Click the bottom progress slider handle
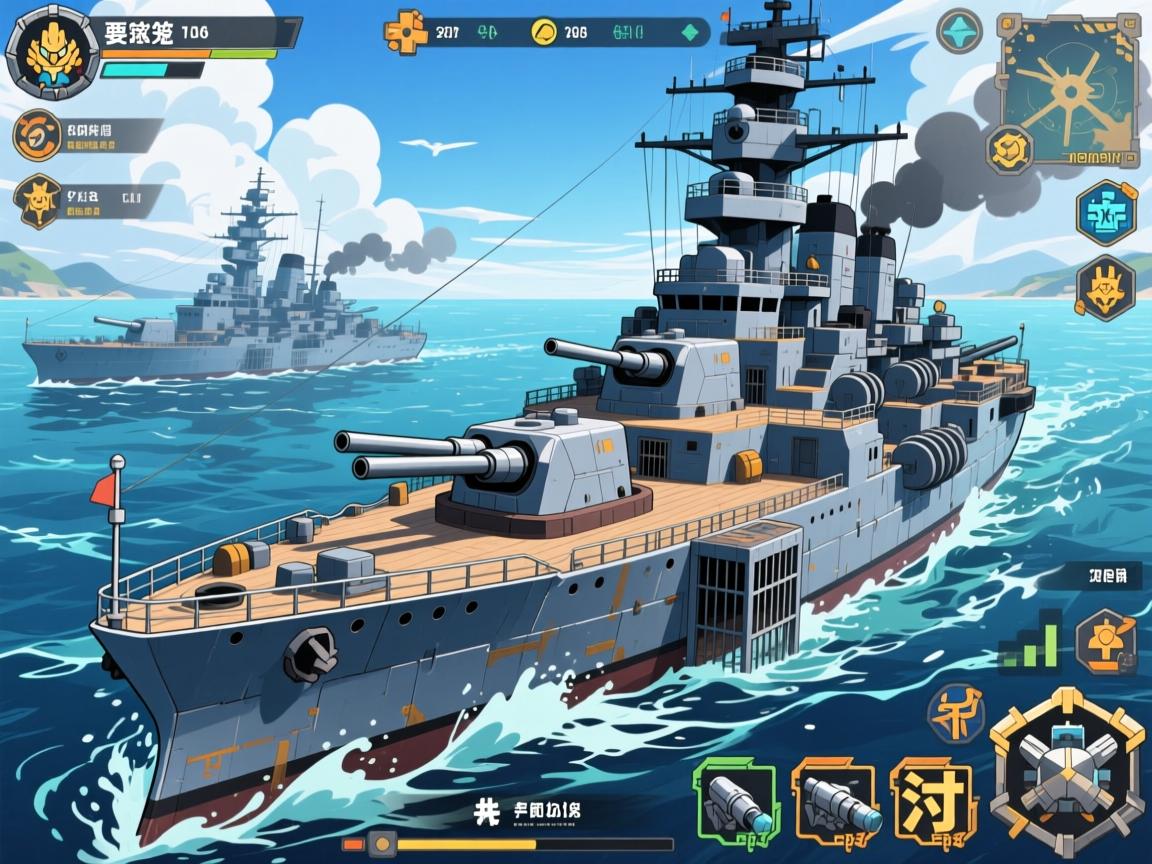1152x864 pixels. tap(381, 844)
